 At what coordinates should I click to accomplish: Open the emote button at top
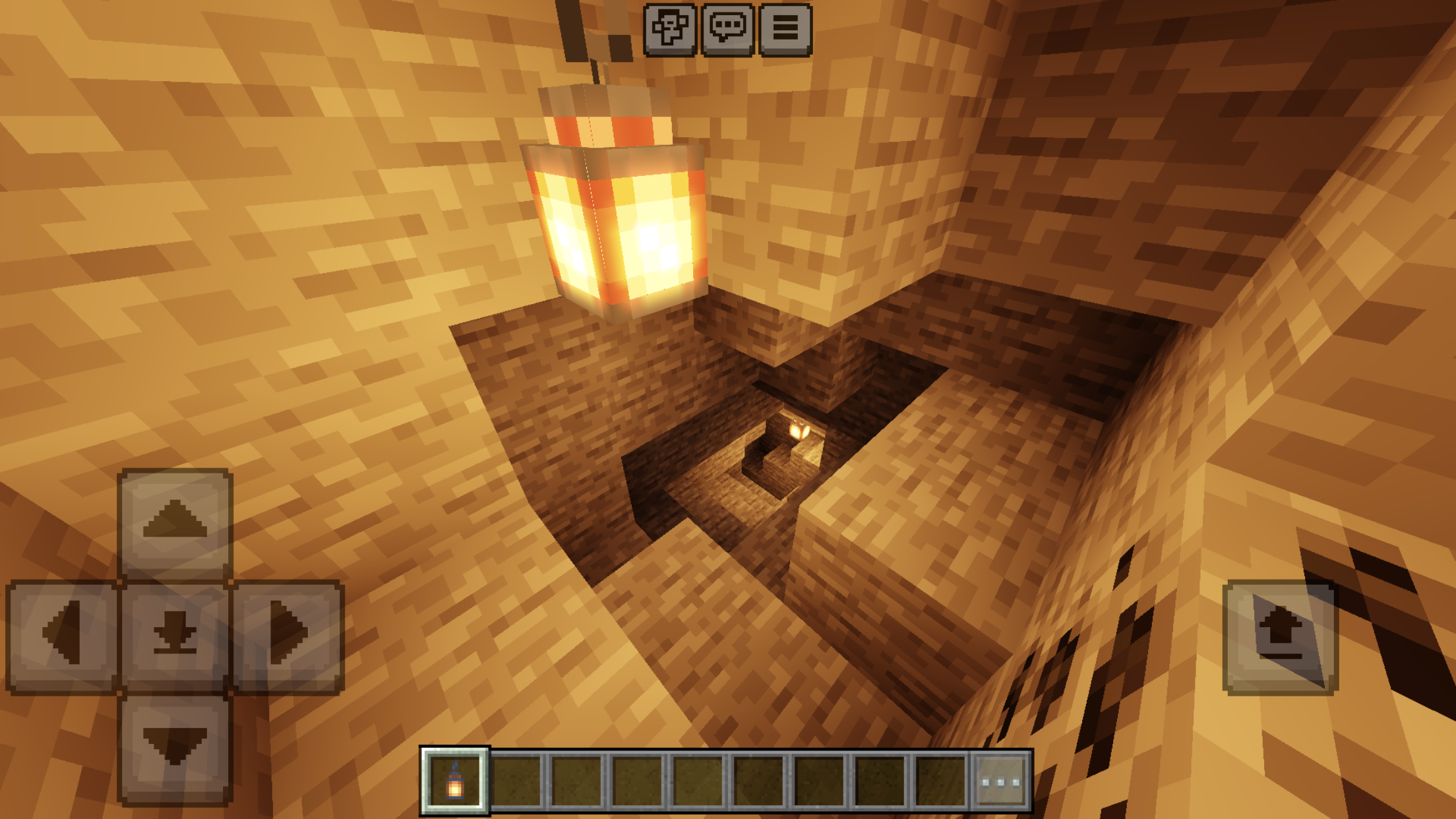pos(669,30)
